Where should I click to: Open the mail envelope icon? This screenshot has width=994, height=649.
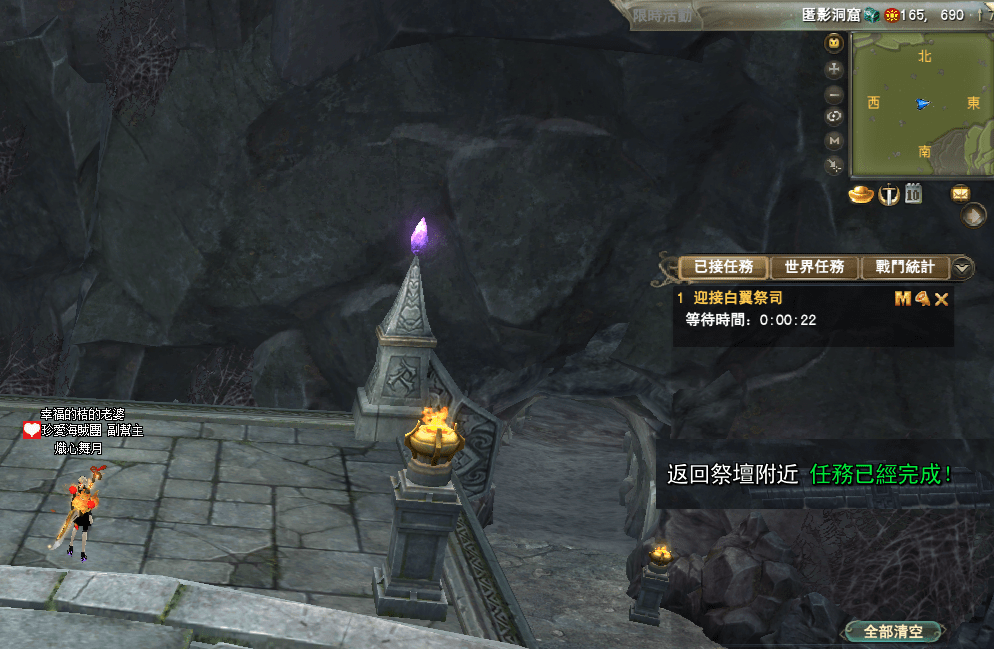click(960, 193)
